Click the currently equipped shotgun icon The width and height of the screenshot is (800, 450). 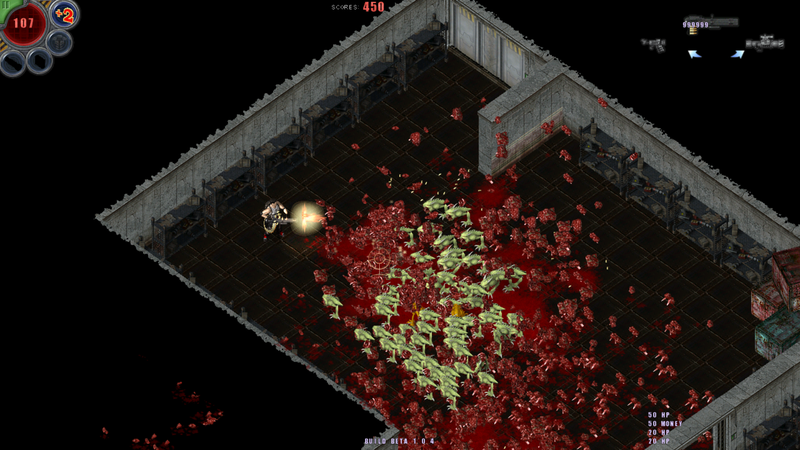click(x=710, y=22)
